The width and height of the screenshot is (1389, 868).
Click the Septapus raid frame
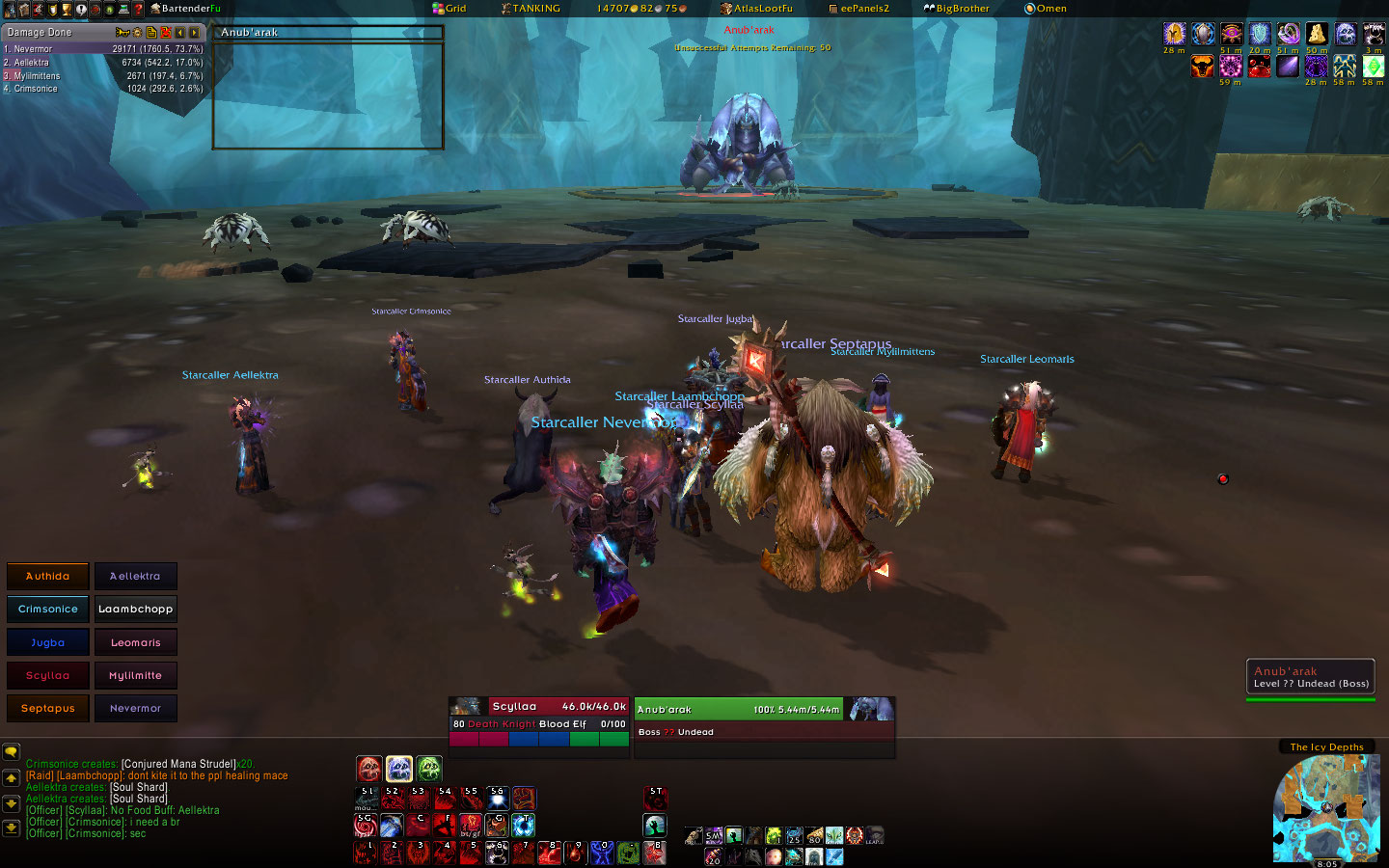coord(47,709)
